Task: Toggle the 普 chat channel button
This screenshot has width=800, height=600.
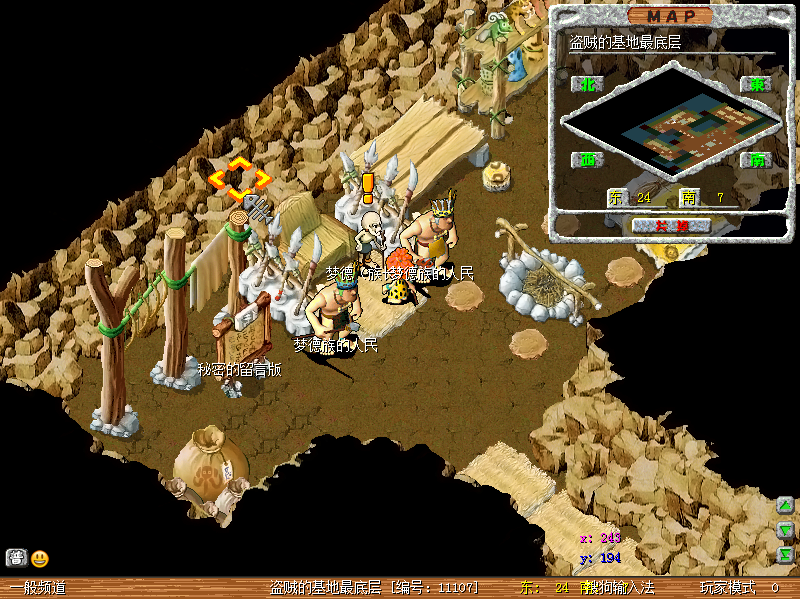Action: 16,558
